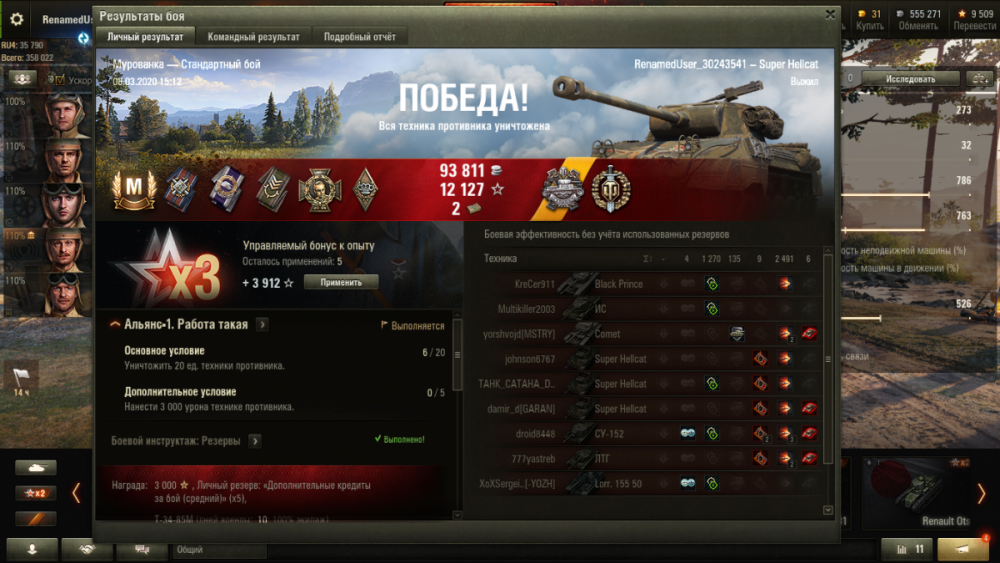Switch to the Командный результат tab
The image size is (1000, 563).
pyautogui.click(x=253, y=37)
